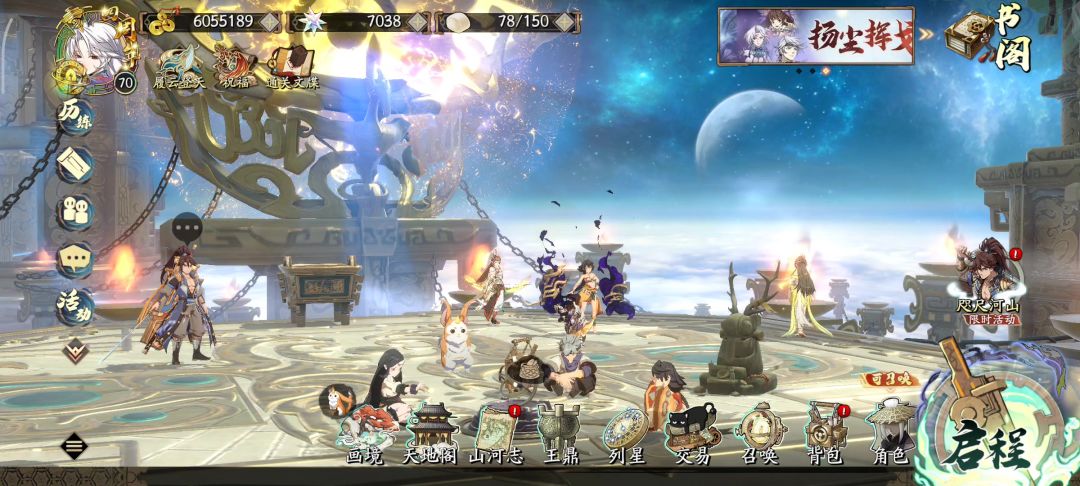Open the friends icon with two figures
Image resolution: width=1080 pixels, height=486 pixels.
(75, 211)
